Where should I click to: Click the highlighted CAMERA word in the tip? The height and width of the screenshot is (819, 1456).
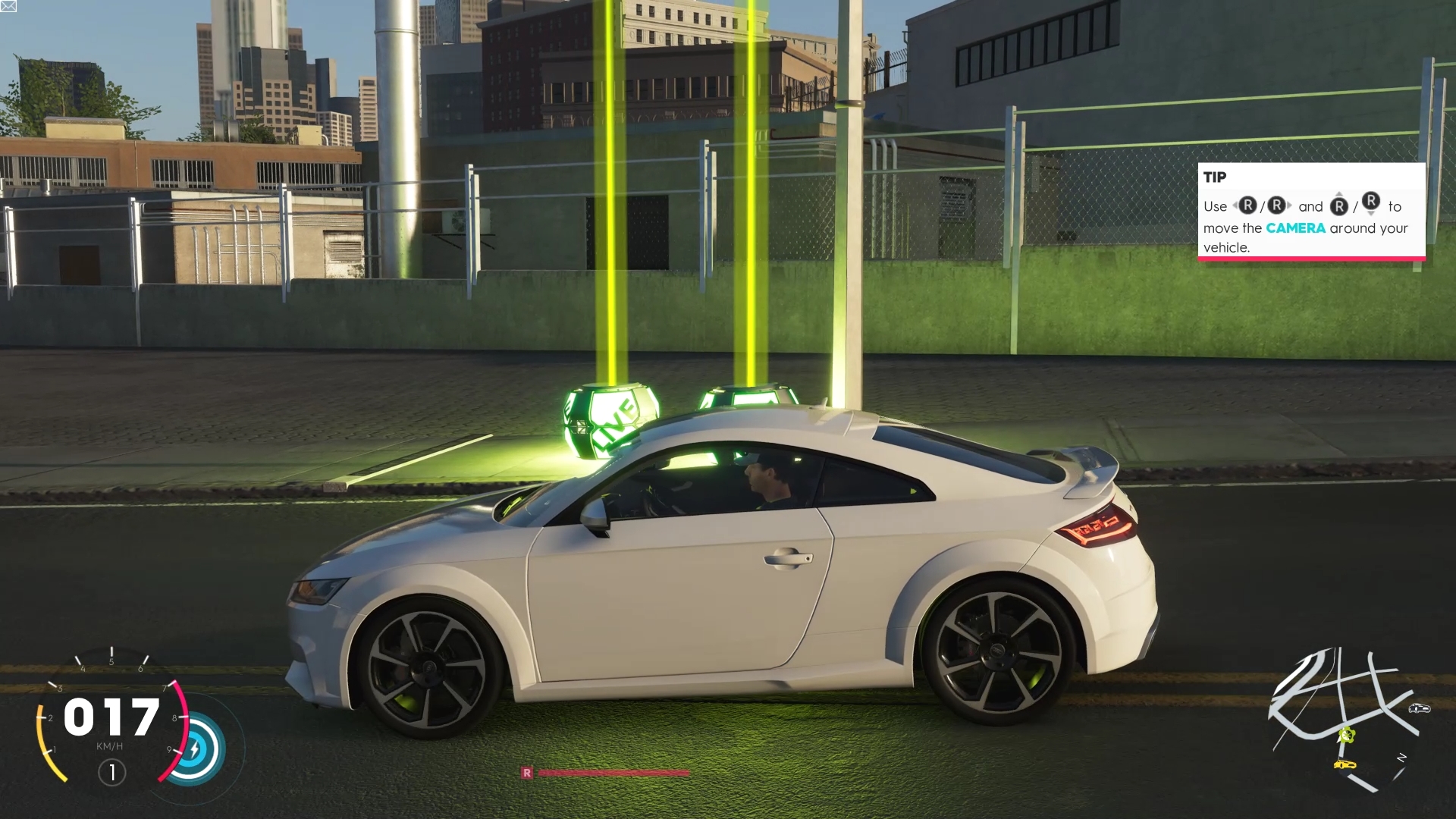click(1297, 227)
